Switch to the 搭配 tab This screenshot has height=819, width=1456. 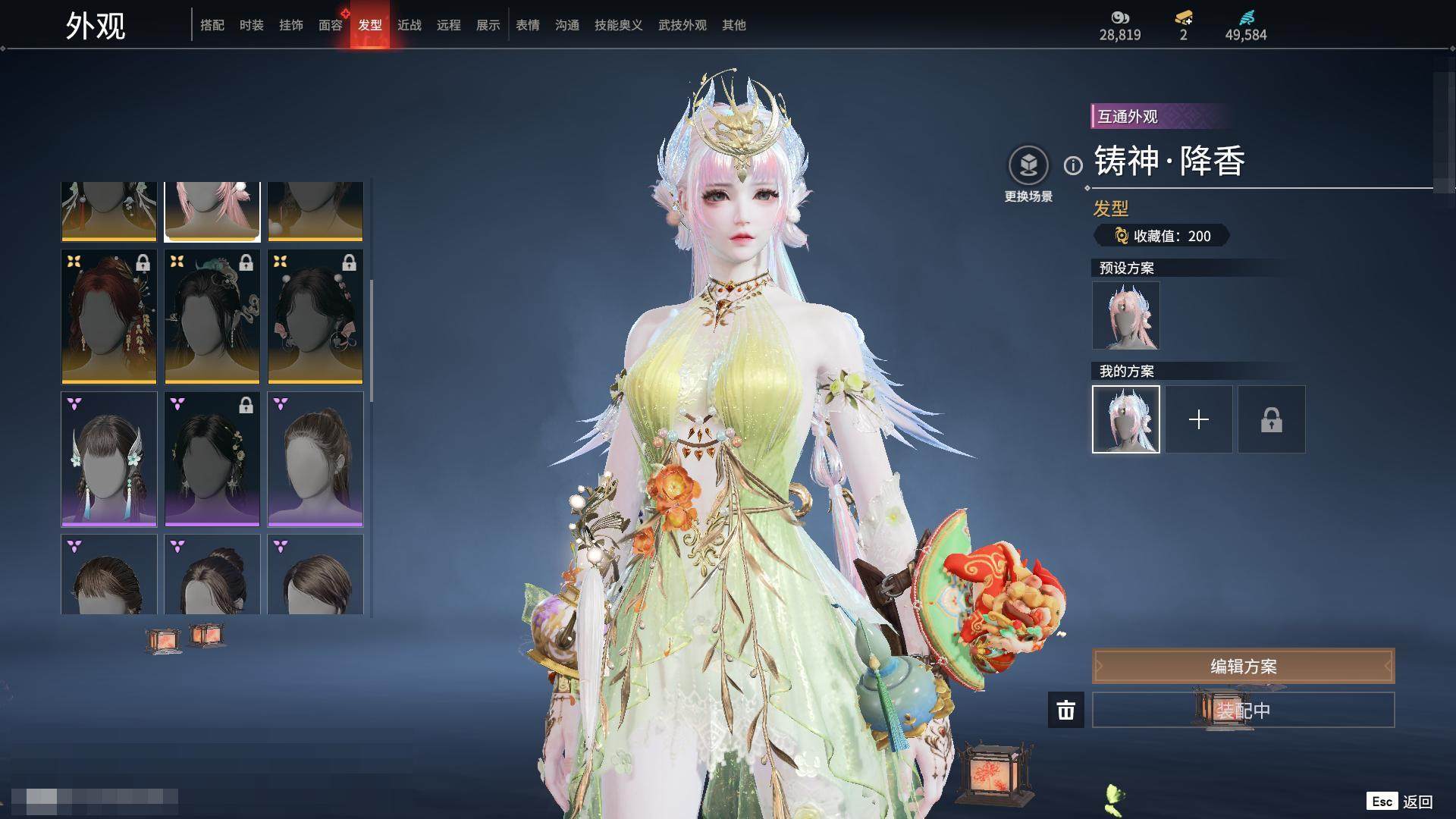click(x=212, y=25)
